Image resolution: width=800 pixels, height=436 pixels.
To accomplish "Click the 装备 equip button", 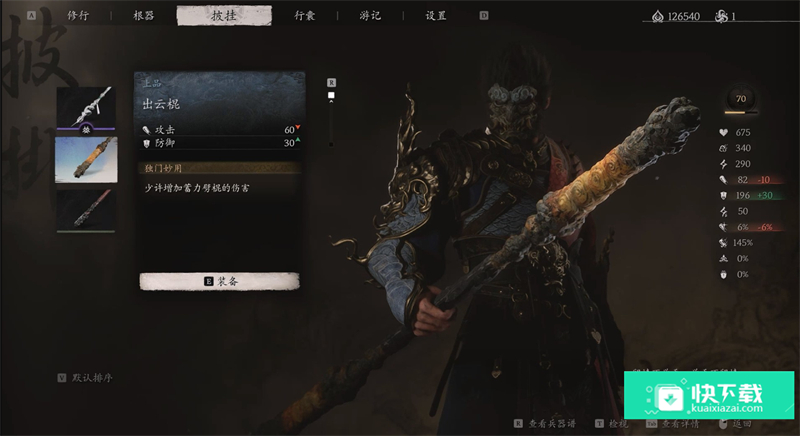I will pos(219,281).
